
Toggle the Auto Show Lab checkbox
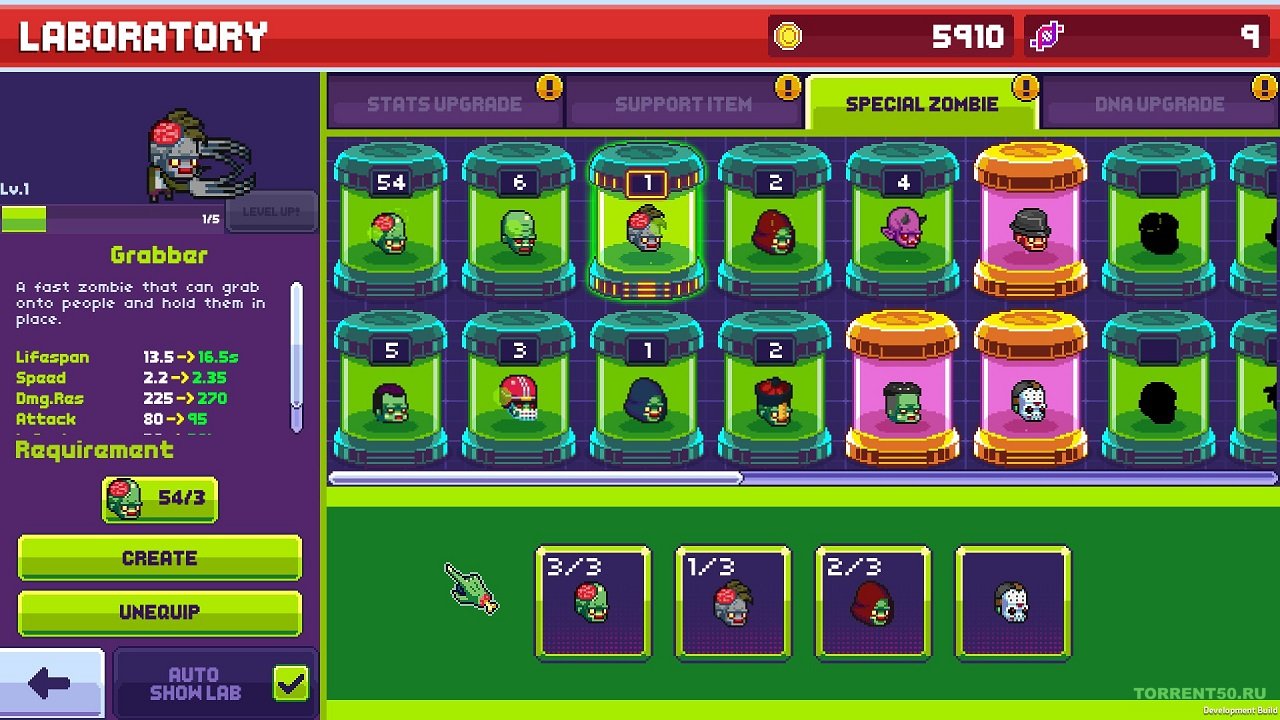coord(291,684)
